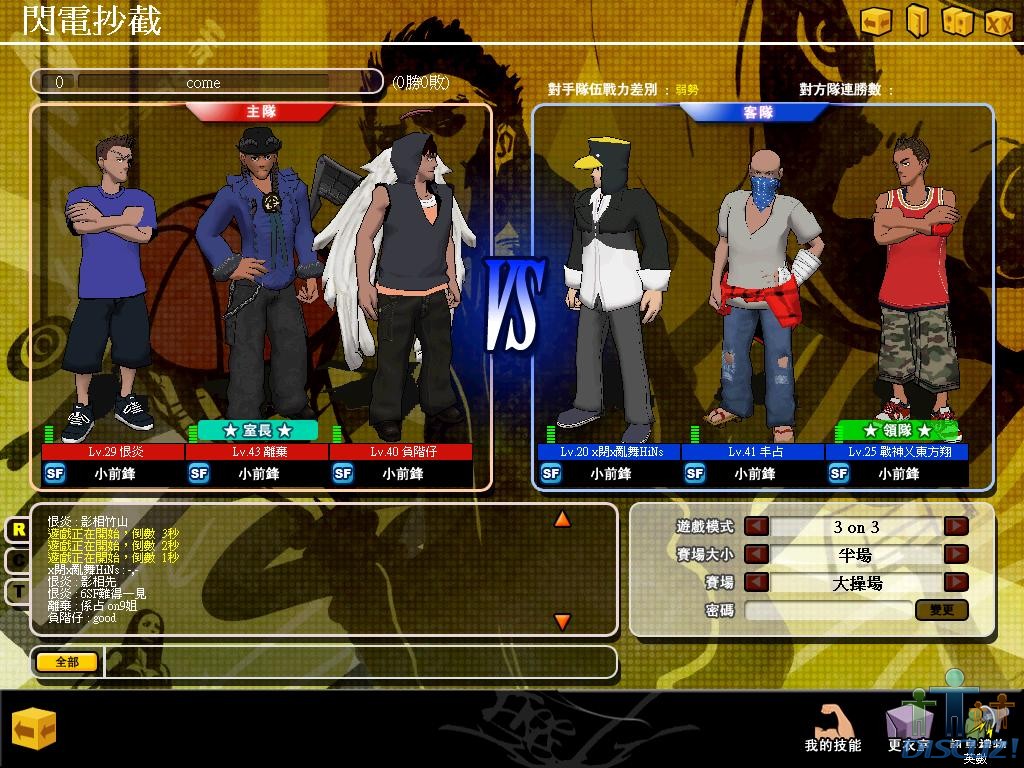1024x768 pixels.
Task: Click the double exclamation cube icon
Action: point(957,21)
